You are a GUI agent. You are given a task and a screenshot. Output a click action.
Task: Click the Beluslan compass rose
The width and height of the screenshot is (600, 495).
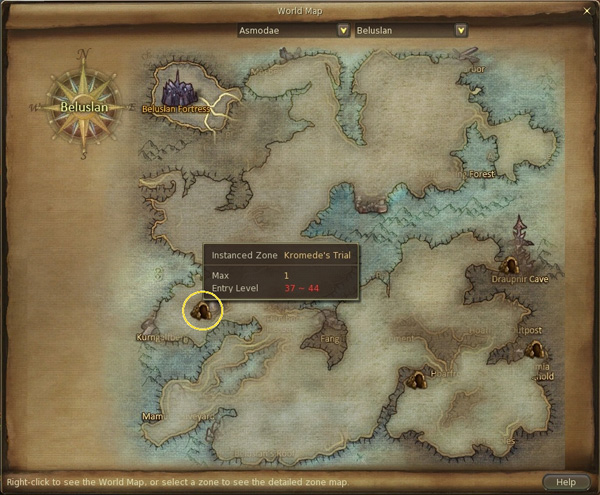click(82, 104)
